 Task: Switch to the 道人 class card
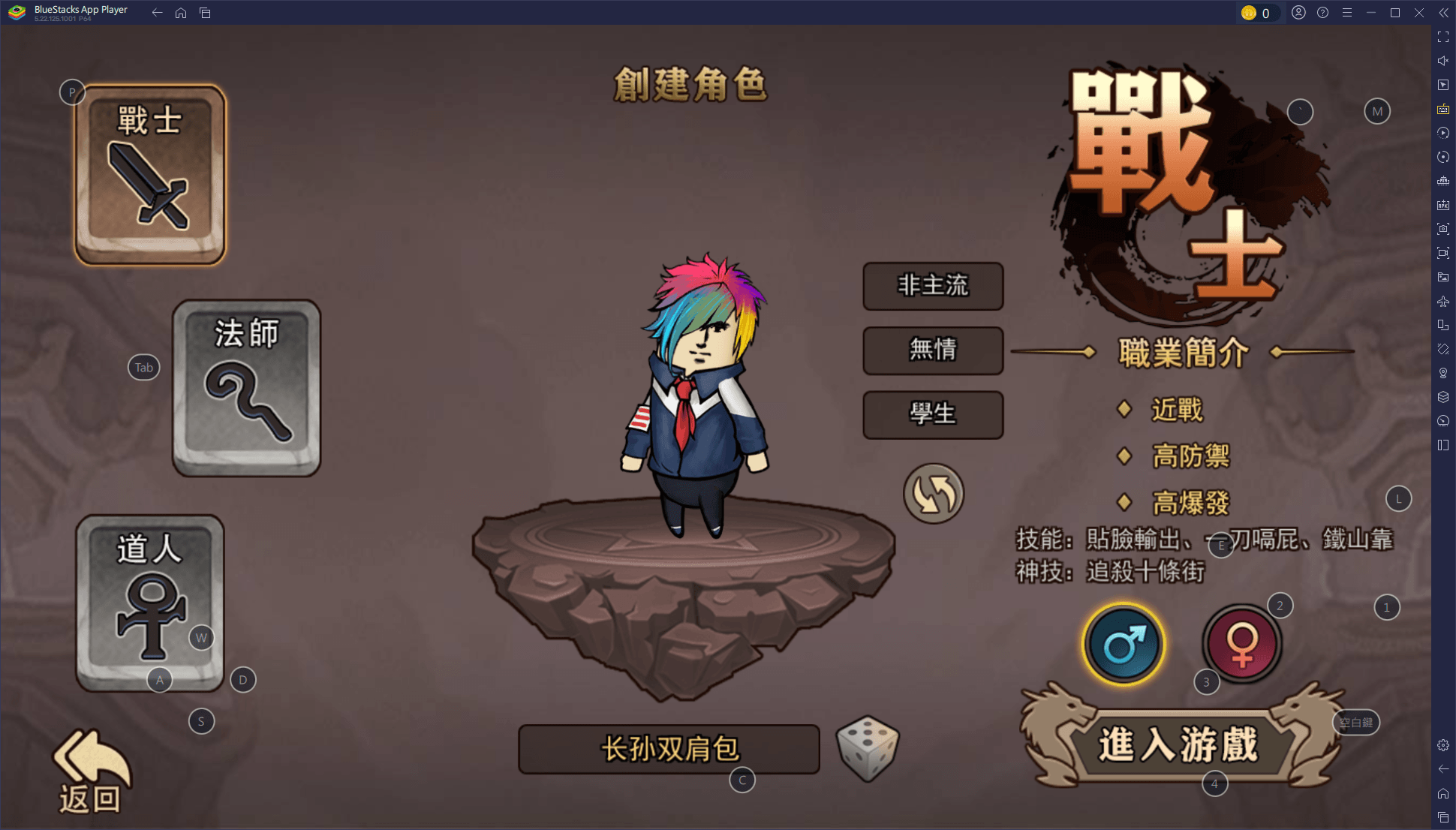(150, 600)
